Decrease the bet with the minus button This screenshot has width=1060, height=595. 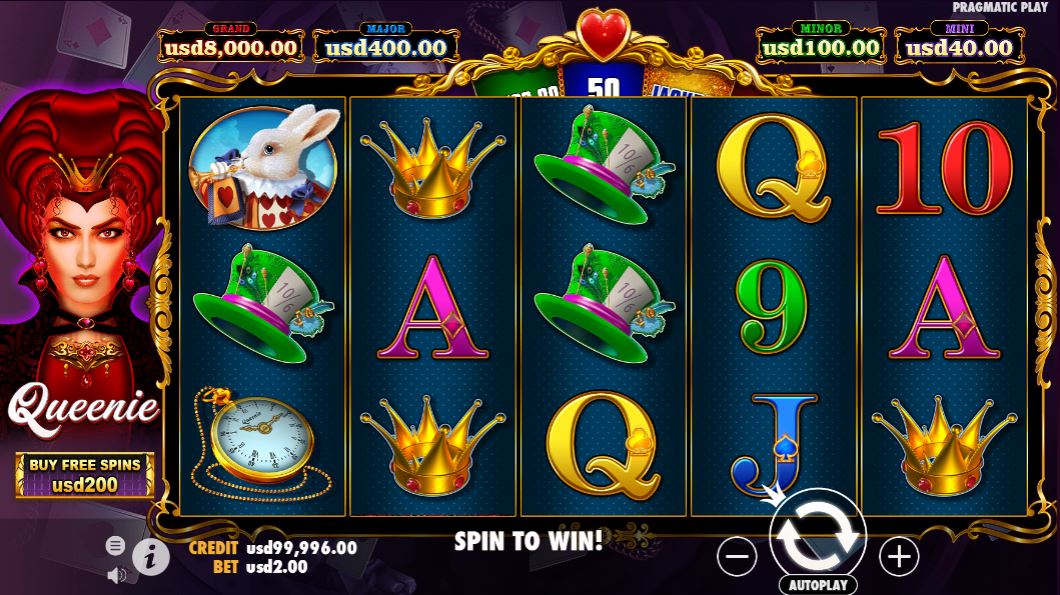(x=737, y=555)
